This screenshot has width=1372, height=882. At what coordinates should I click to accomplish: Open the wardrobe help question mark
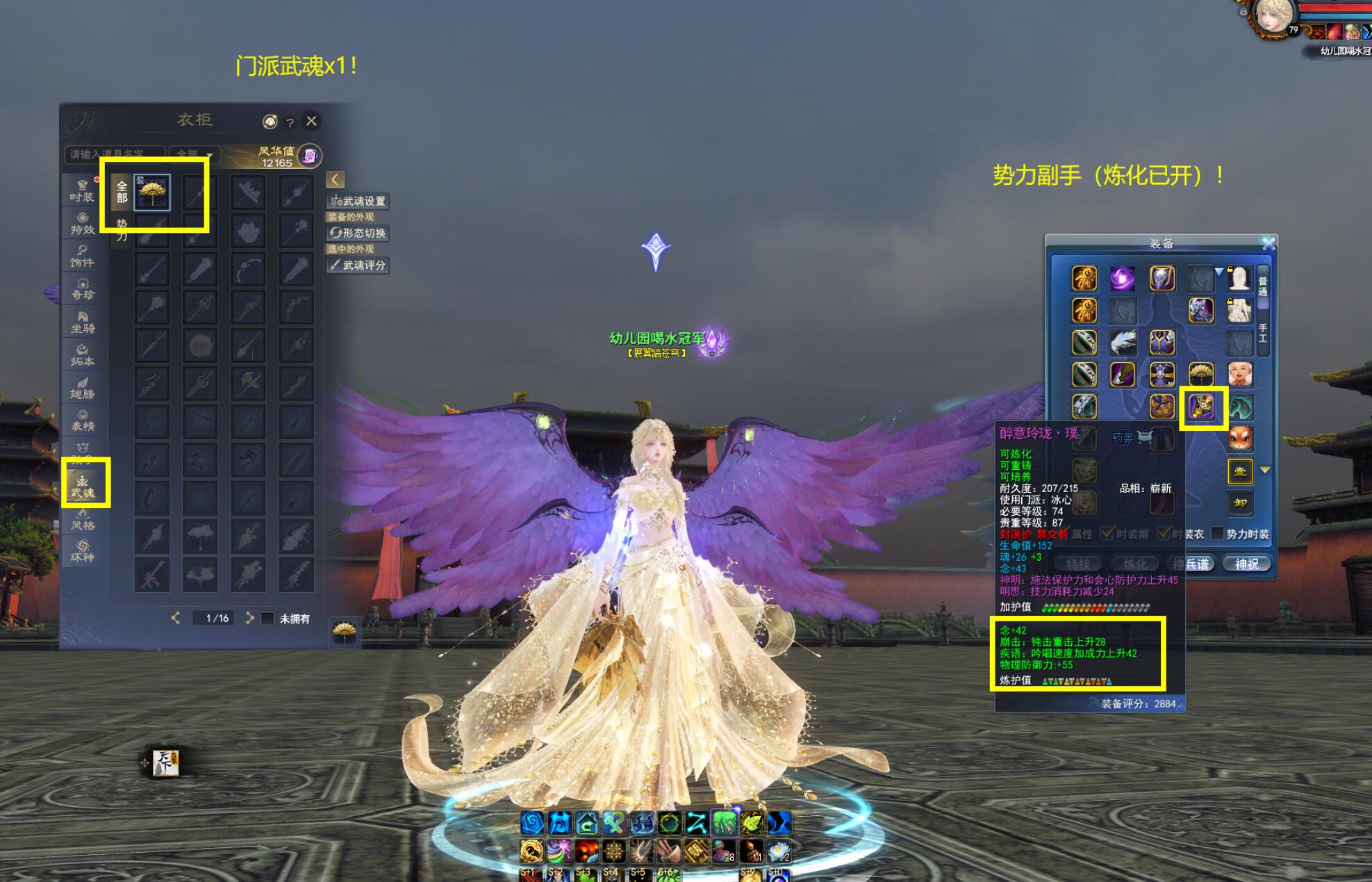pyautogui.click(x=290, y=123)
